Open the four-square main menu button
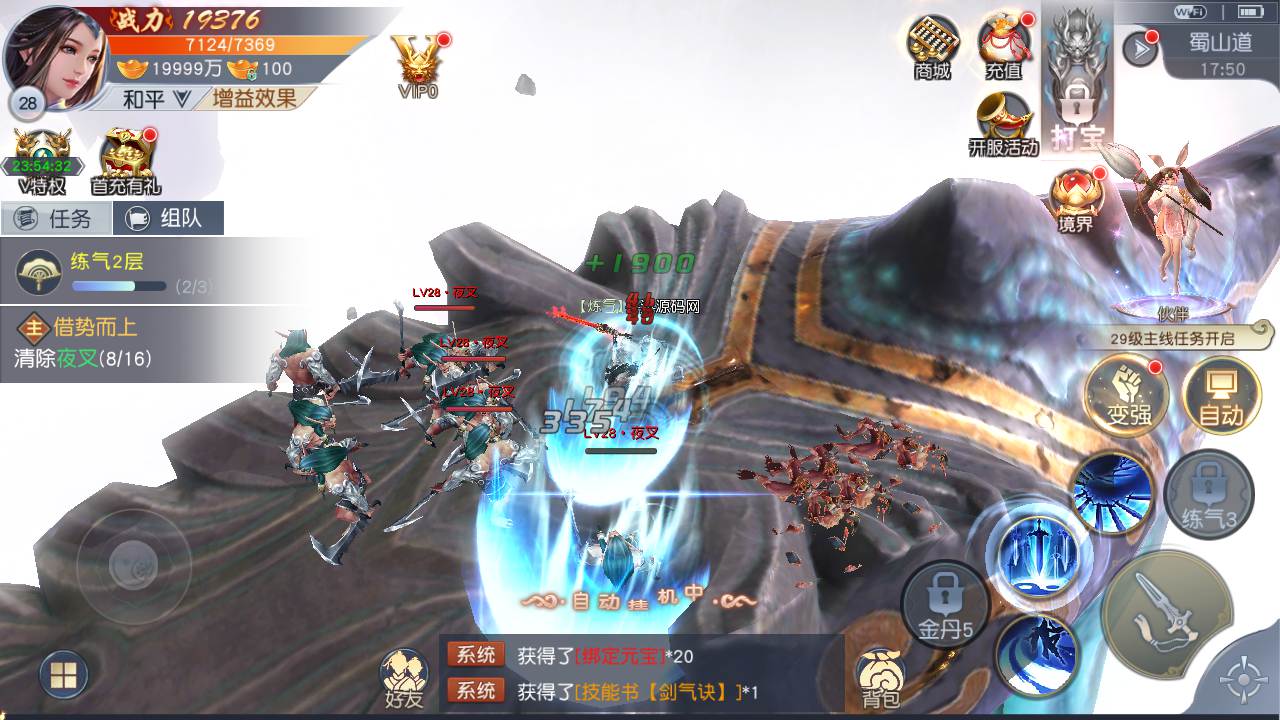This screenshot has height=720, width=1280. tap(63, 676)
